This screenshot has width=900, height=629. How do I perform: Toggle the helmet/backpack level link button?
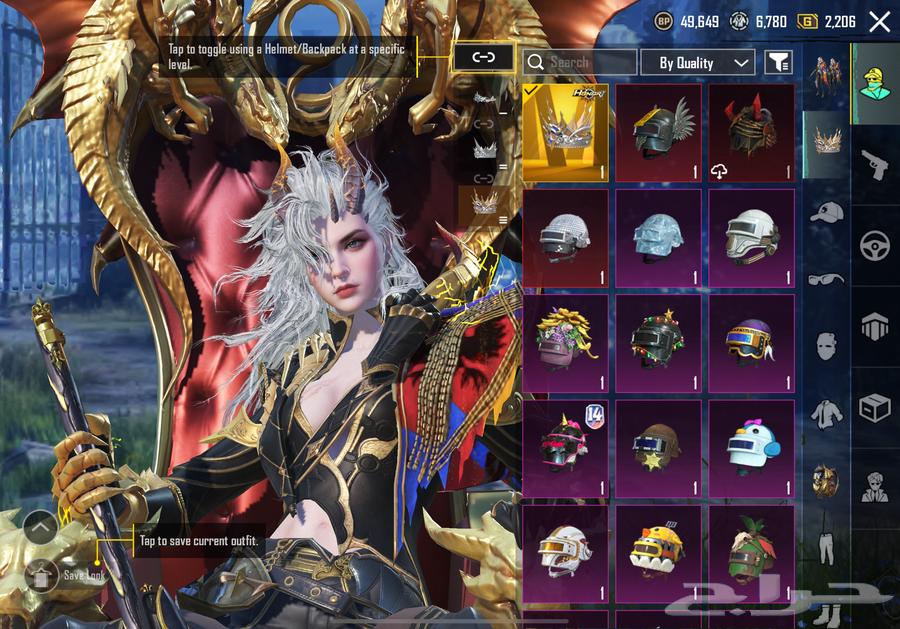pos(484,57)
